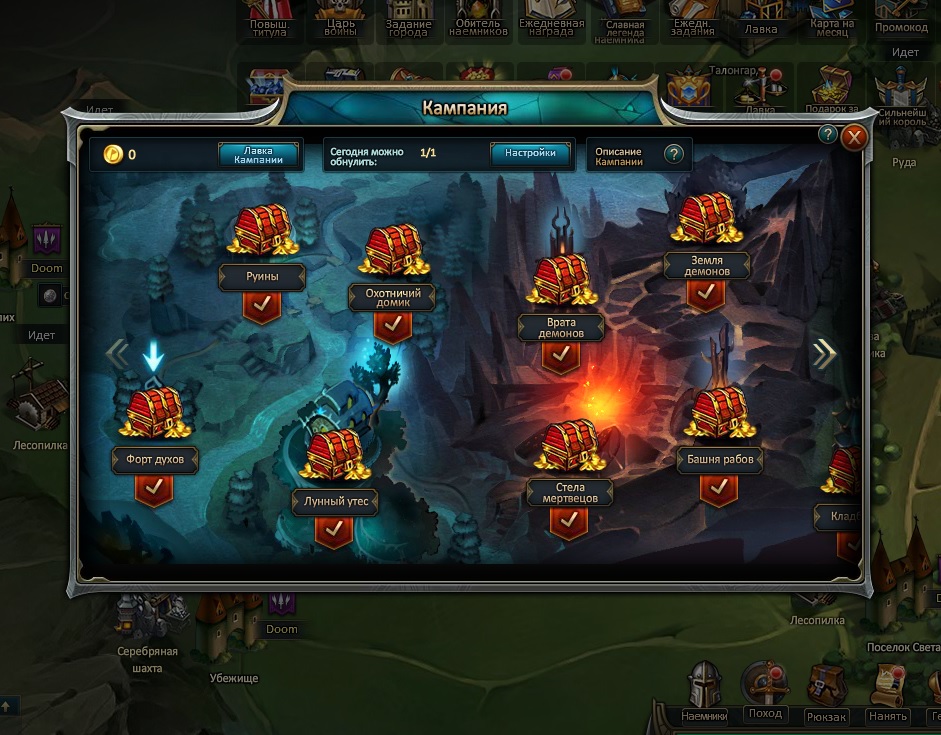Screen dimensions: 941x735
Task: Select the Руины campaign chest
Action: pos(261,234)
